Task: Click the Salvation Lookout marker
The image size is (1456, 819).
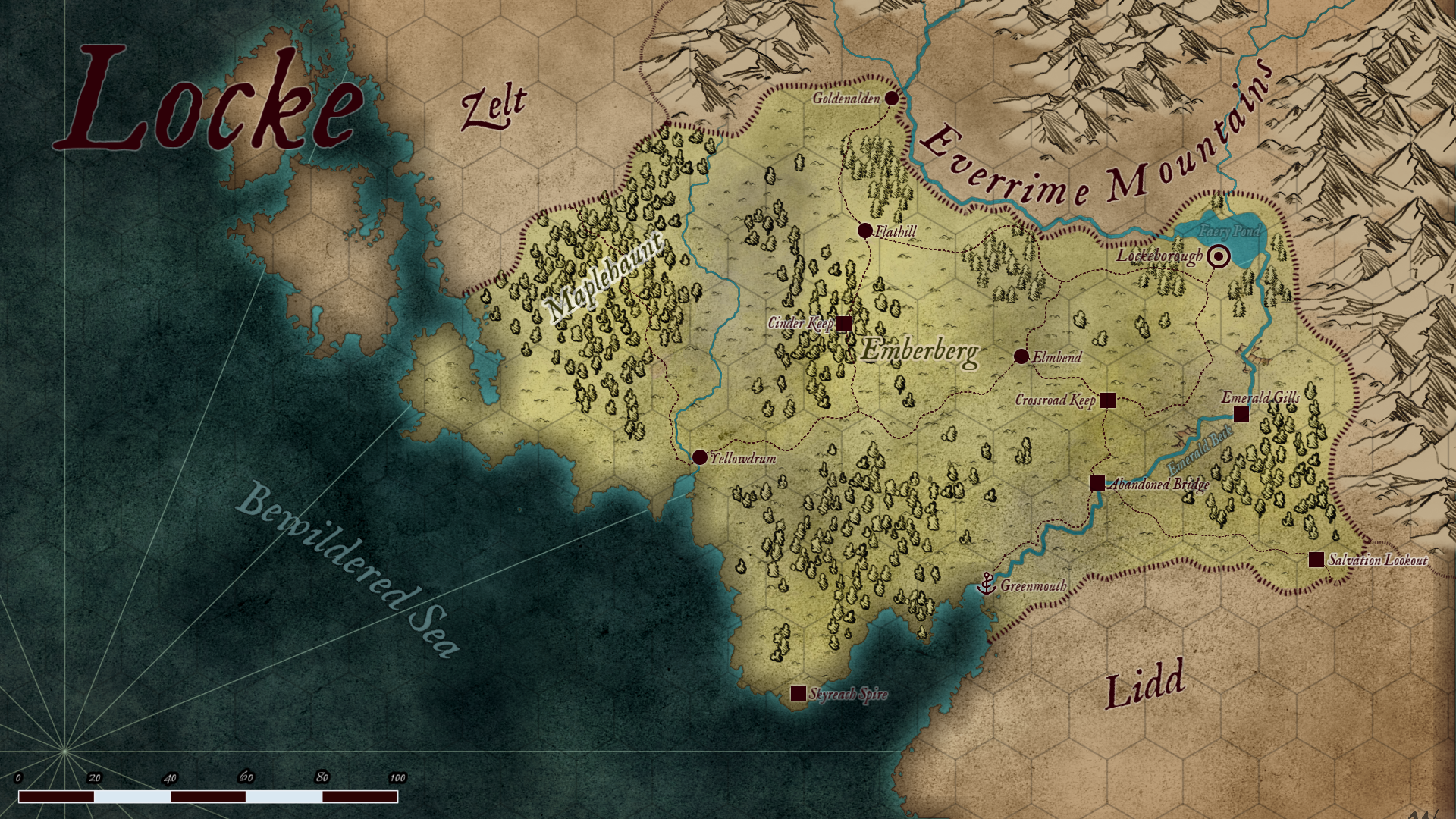Action: point(1316,560)
